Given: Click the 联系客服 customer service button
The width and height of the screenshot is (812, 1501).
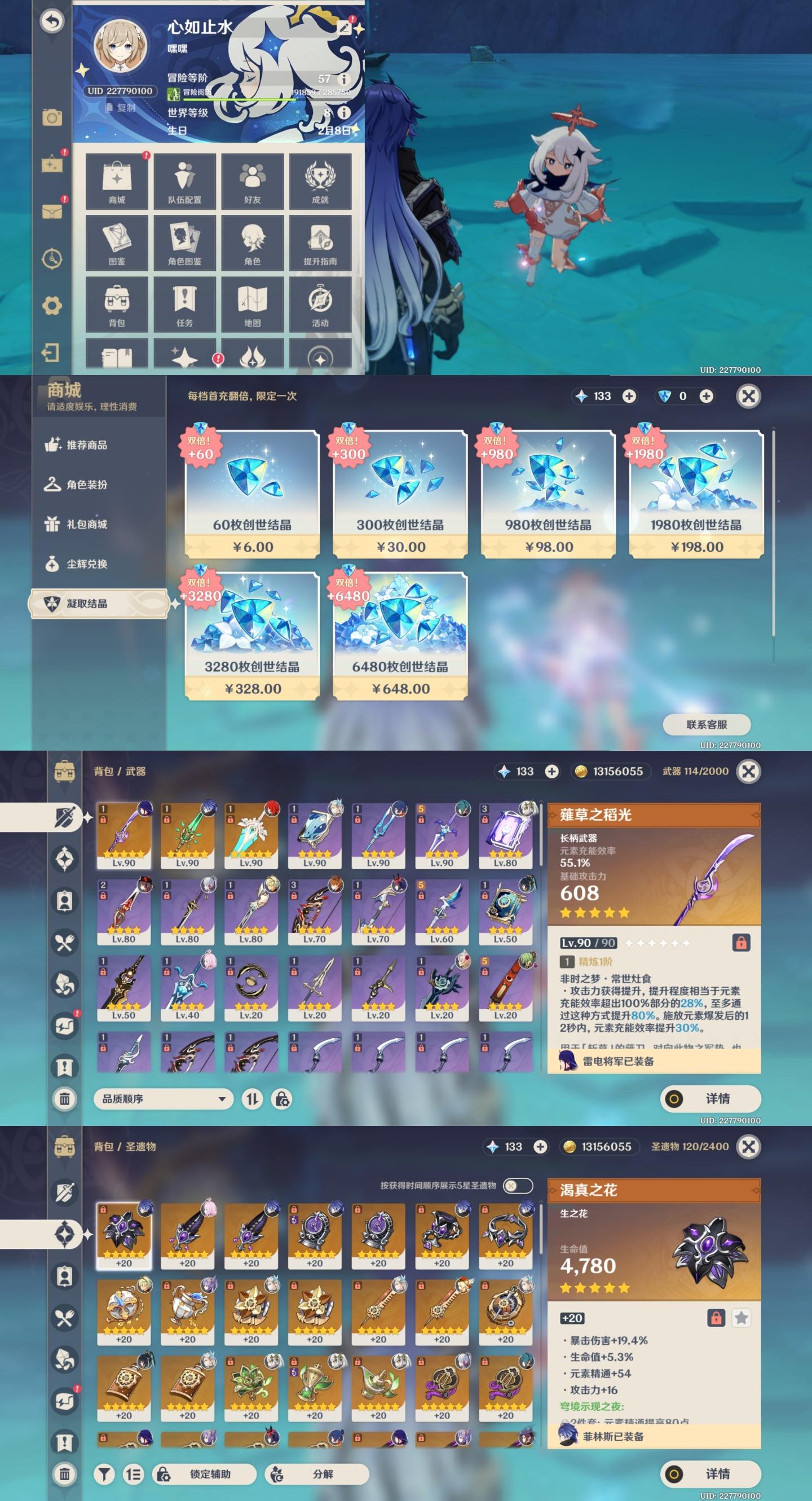Looking at the screenshot, I should [x=706, y=724].
